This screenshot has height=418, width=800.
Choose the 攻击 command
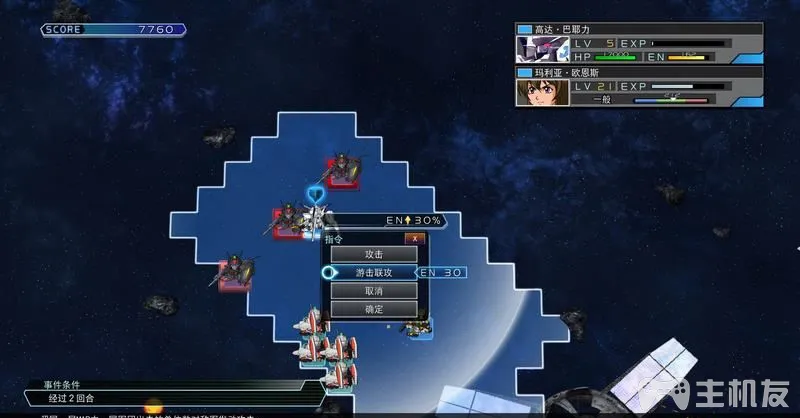click(374, 254)
